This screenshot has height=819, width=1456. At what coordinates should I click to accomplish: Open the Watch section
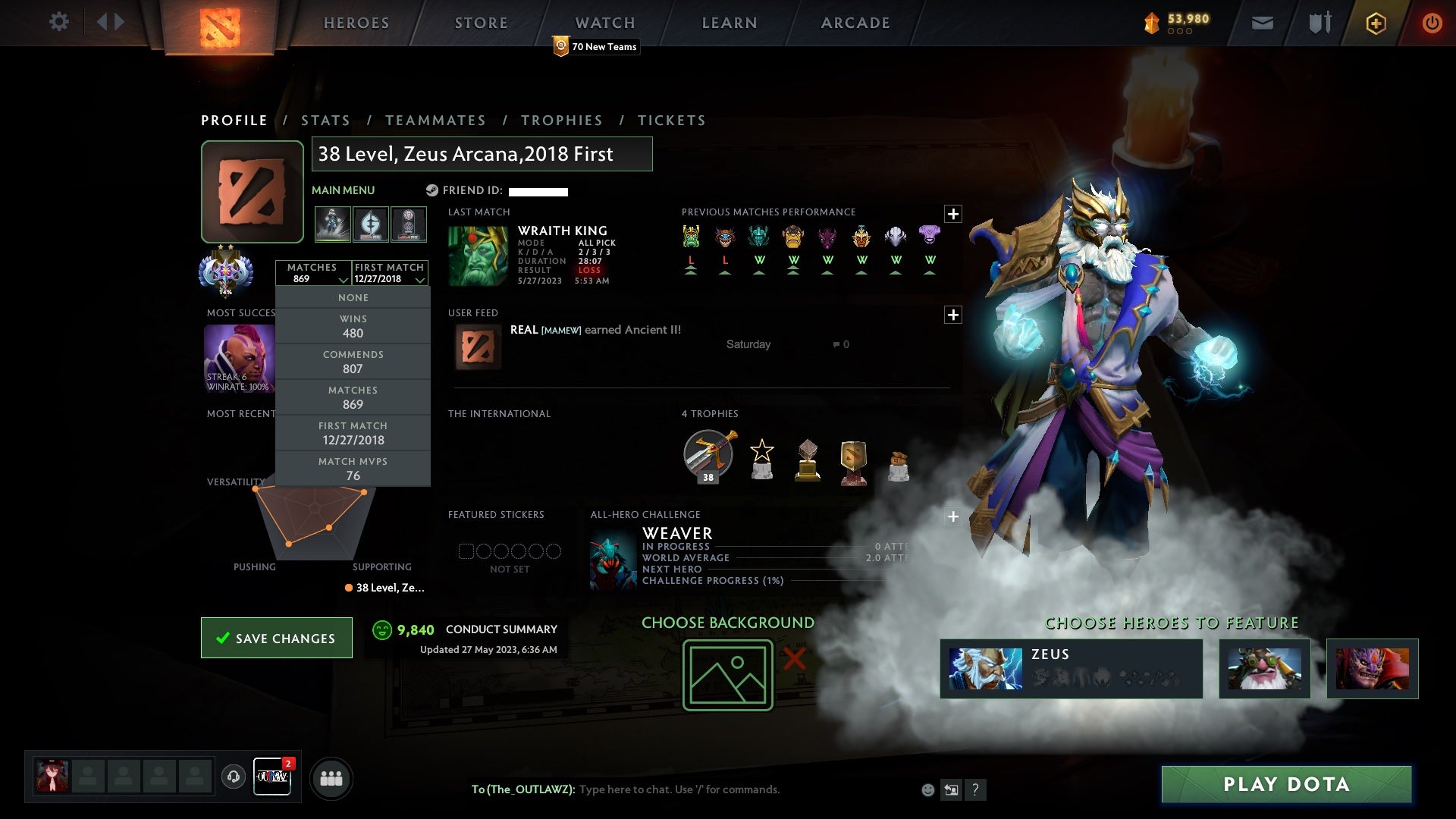coord(604,23)
